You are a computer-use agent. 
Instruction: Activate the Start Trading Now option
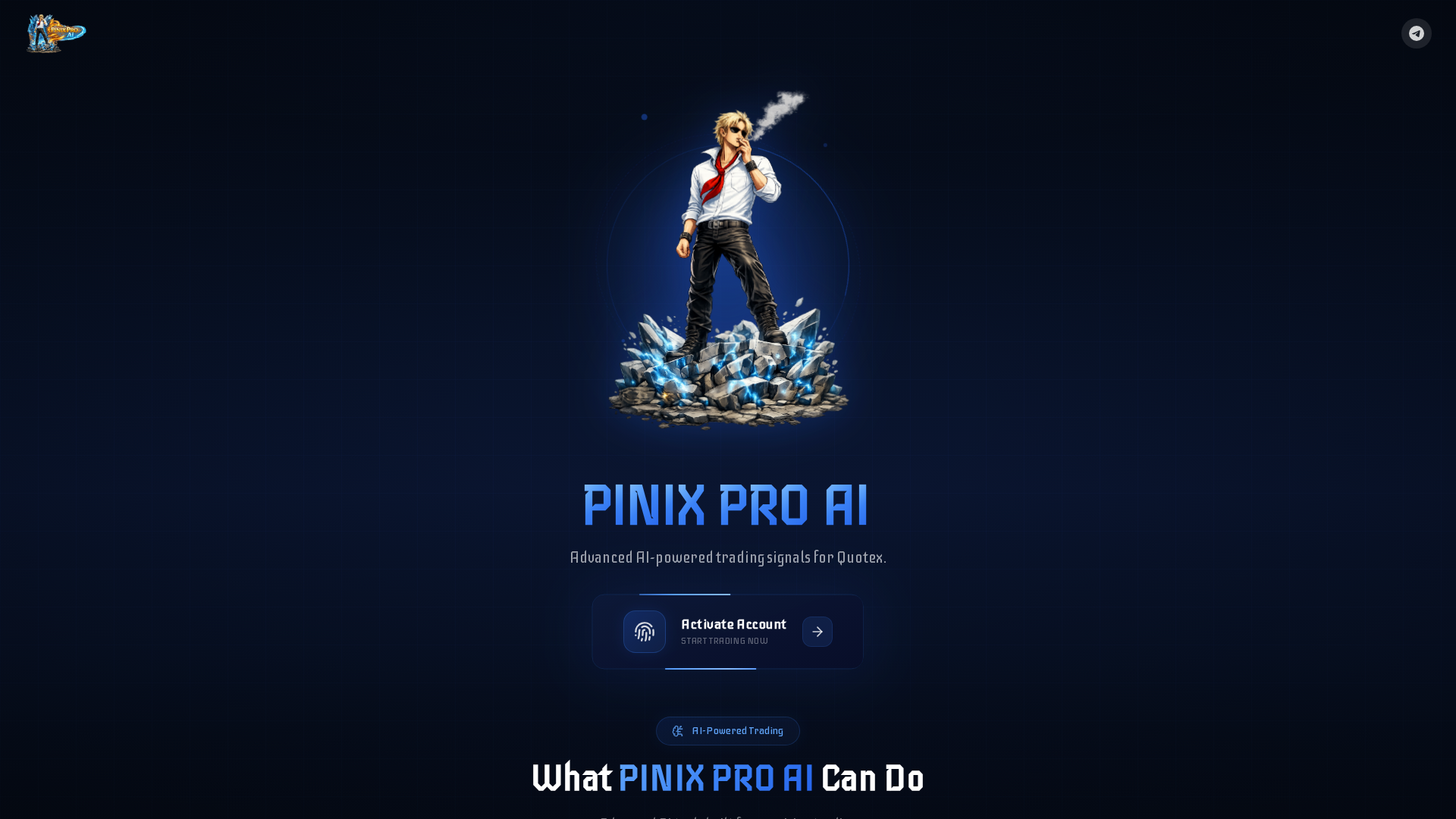724,640
